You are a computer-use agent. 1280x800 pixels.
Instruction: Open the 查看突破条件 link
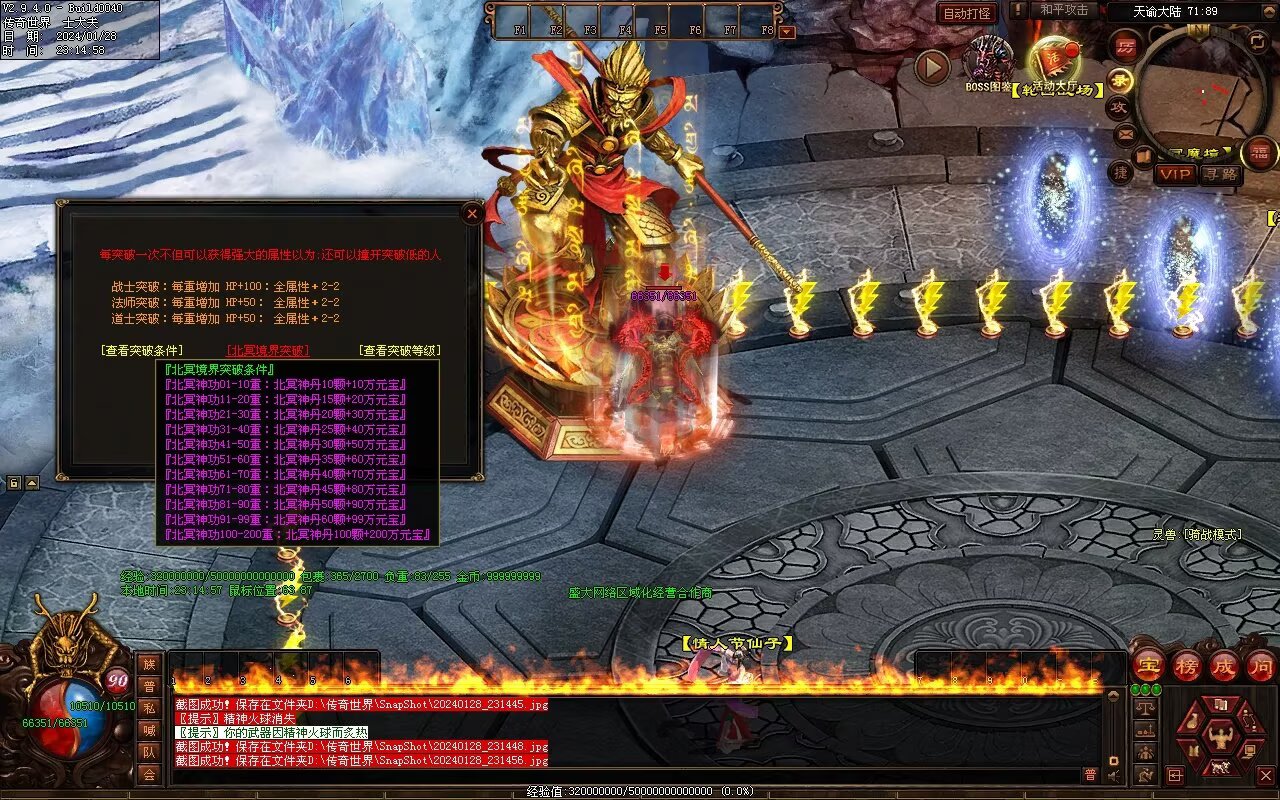141,351
